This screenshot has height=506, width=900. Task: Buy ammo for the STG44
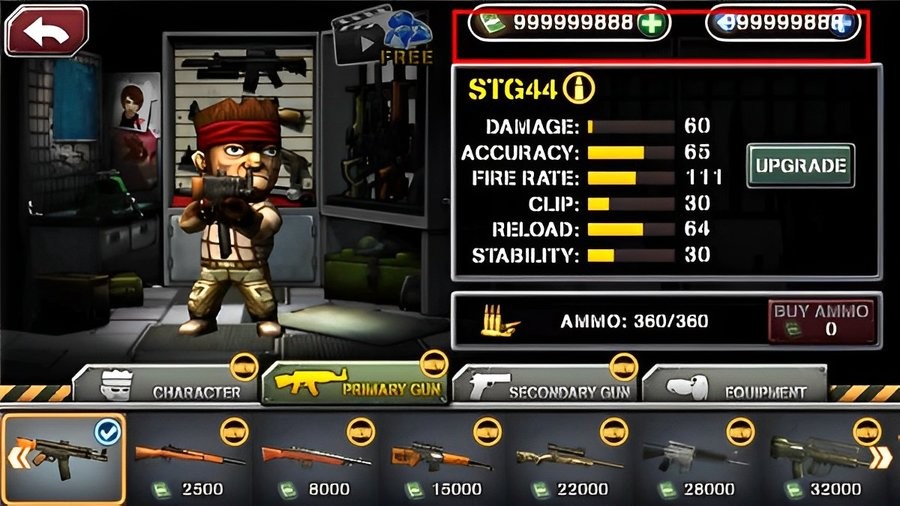tap(819, 319)
